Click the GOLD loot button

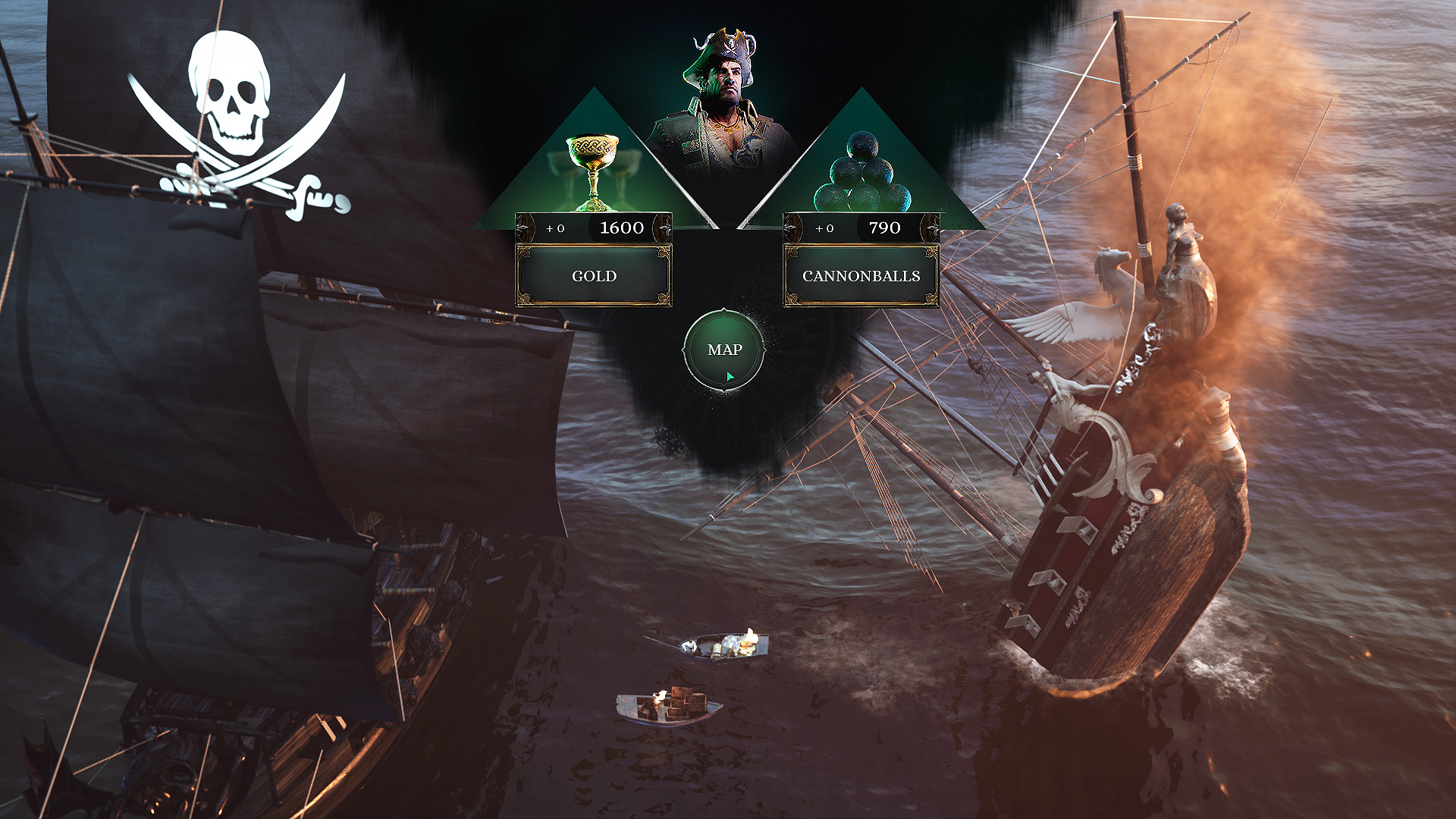(594, 275)
